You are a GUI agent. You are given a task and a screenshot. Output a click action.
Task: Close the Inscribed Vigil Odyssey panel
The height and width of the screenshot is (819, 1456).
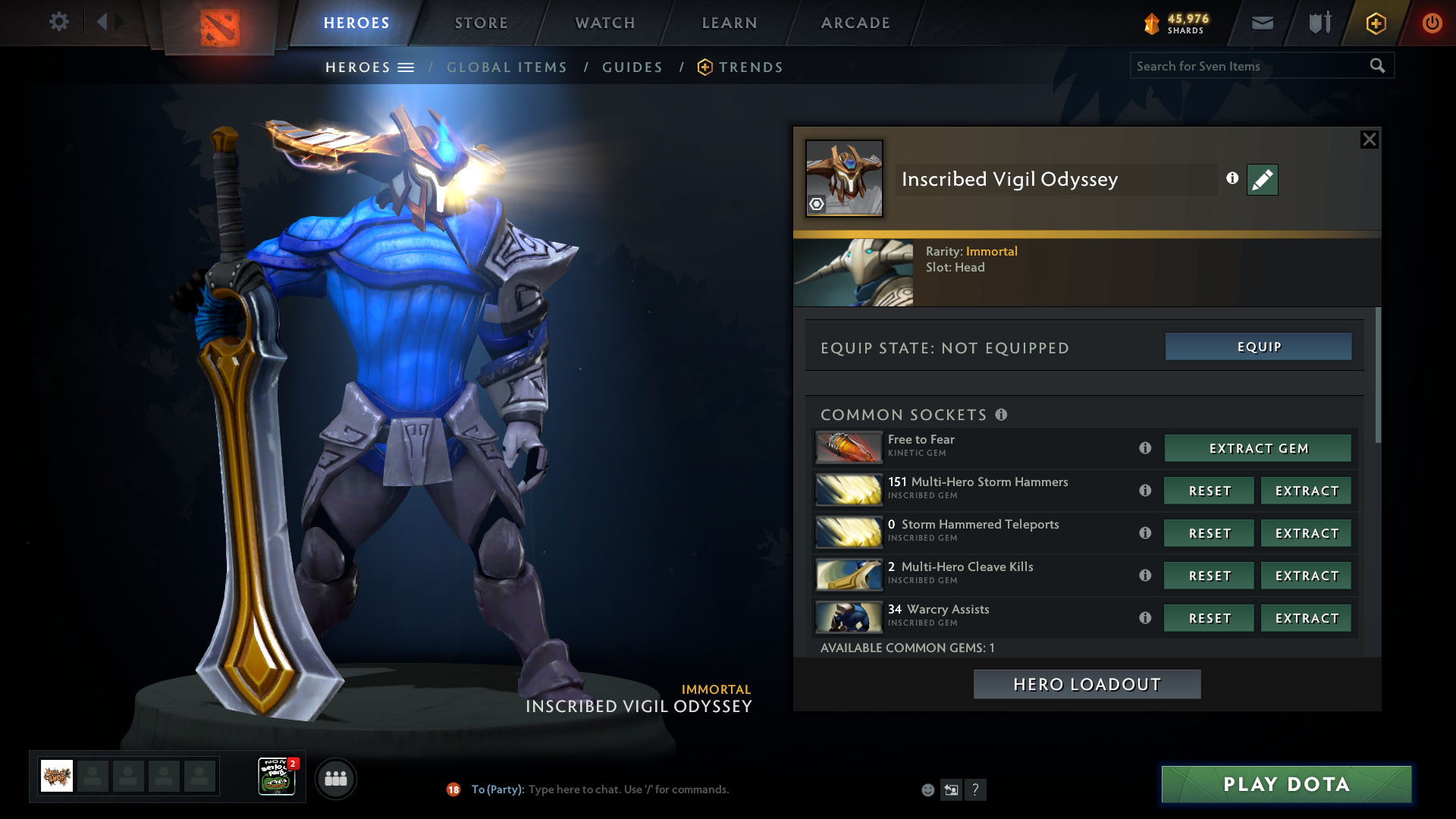[1369, 140]
